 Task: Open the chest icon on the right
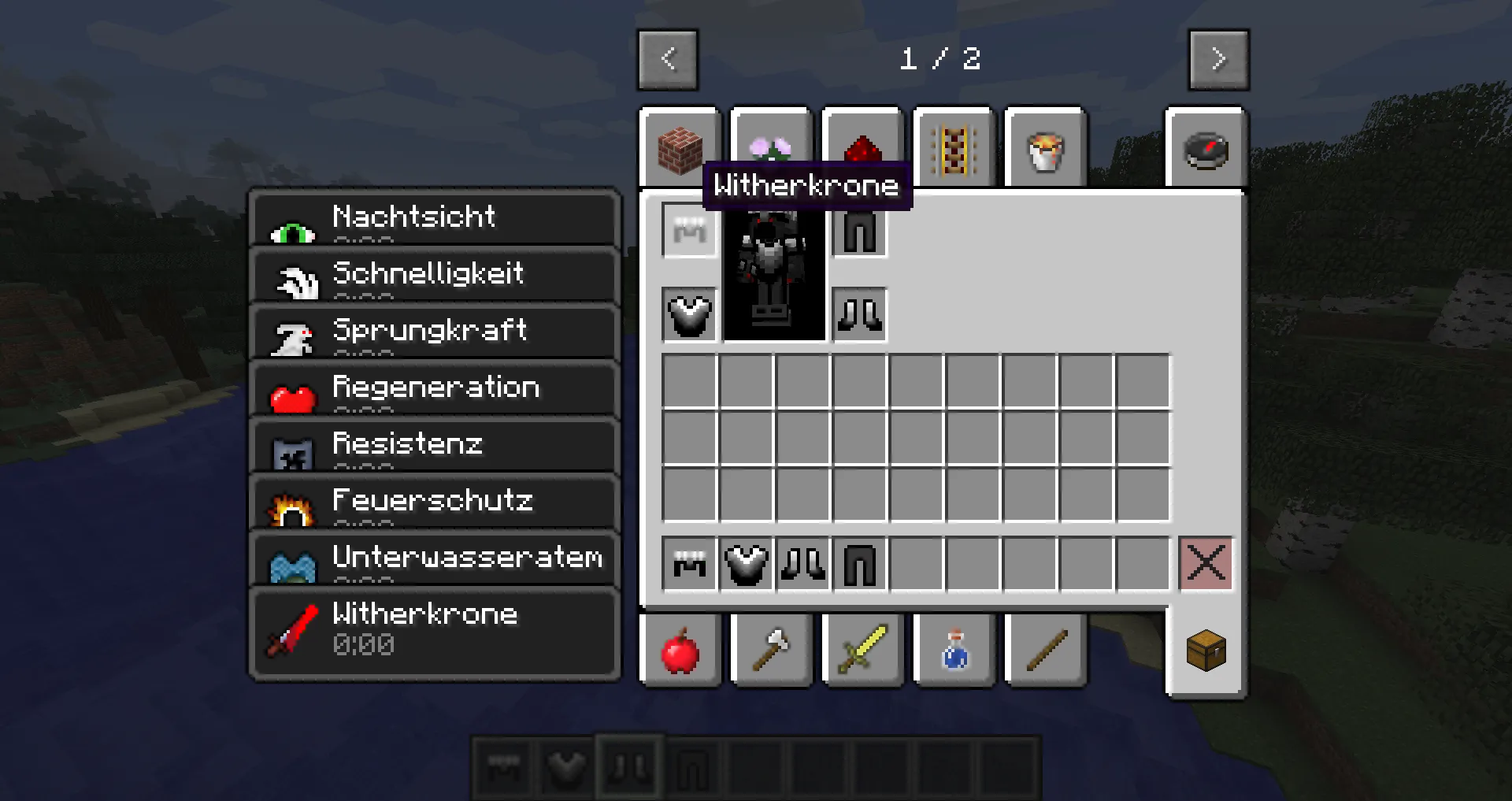coord(1206,651)
